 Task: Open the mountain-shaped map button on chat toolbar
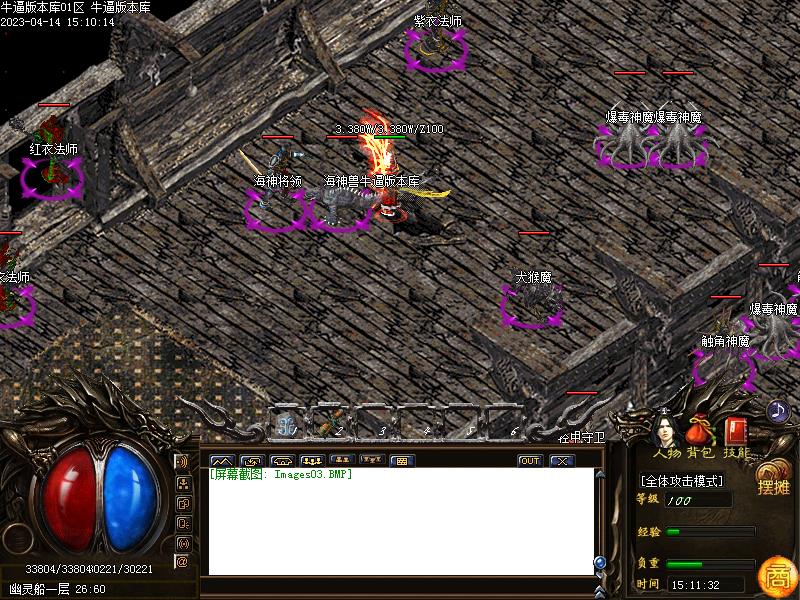[x=220, y=461]
